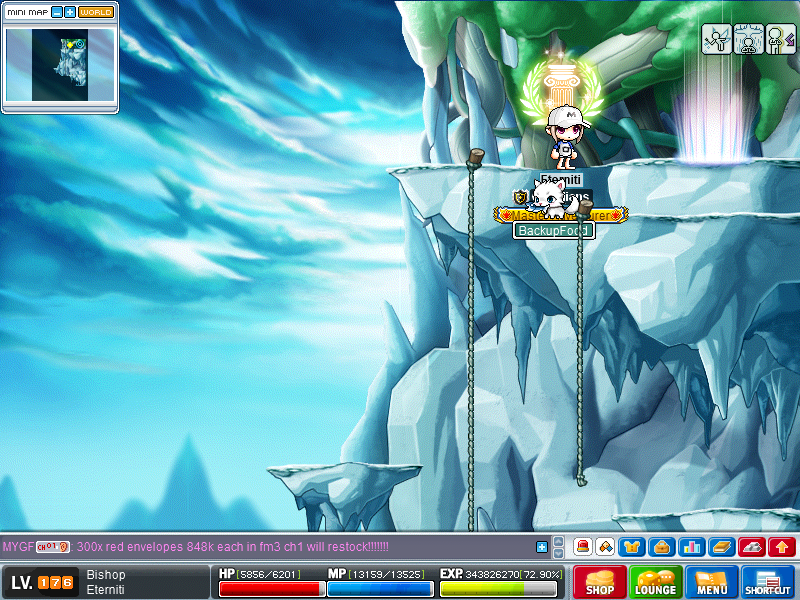Open the equipment shirt icon
Viewport: 800px width, 600px height.
click(632, 547)
